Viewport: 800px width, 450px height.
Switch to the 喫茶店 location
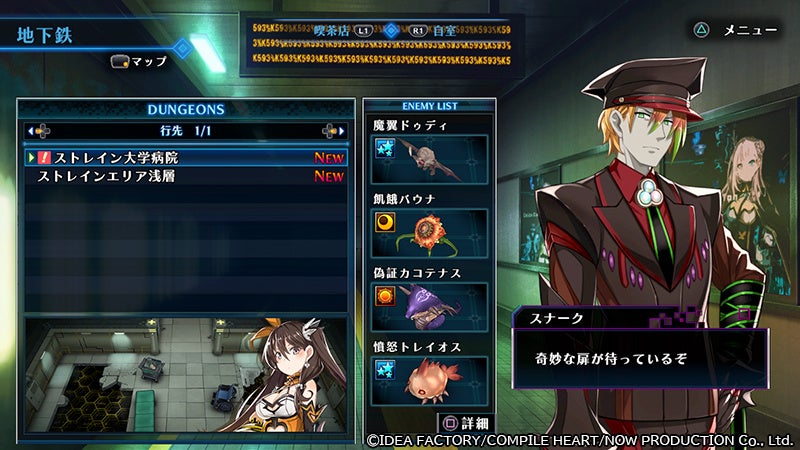coord(355,31)
